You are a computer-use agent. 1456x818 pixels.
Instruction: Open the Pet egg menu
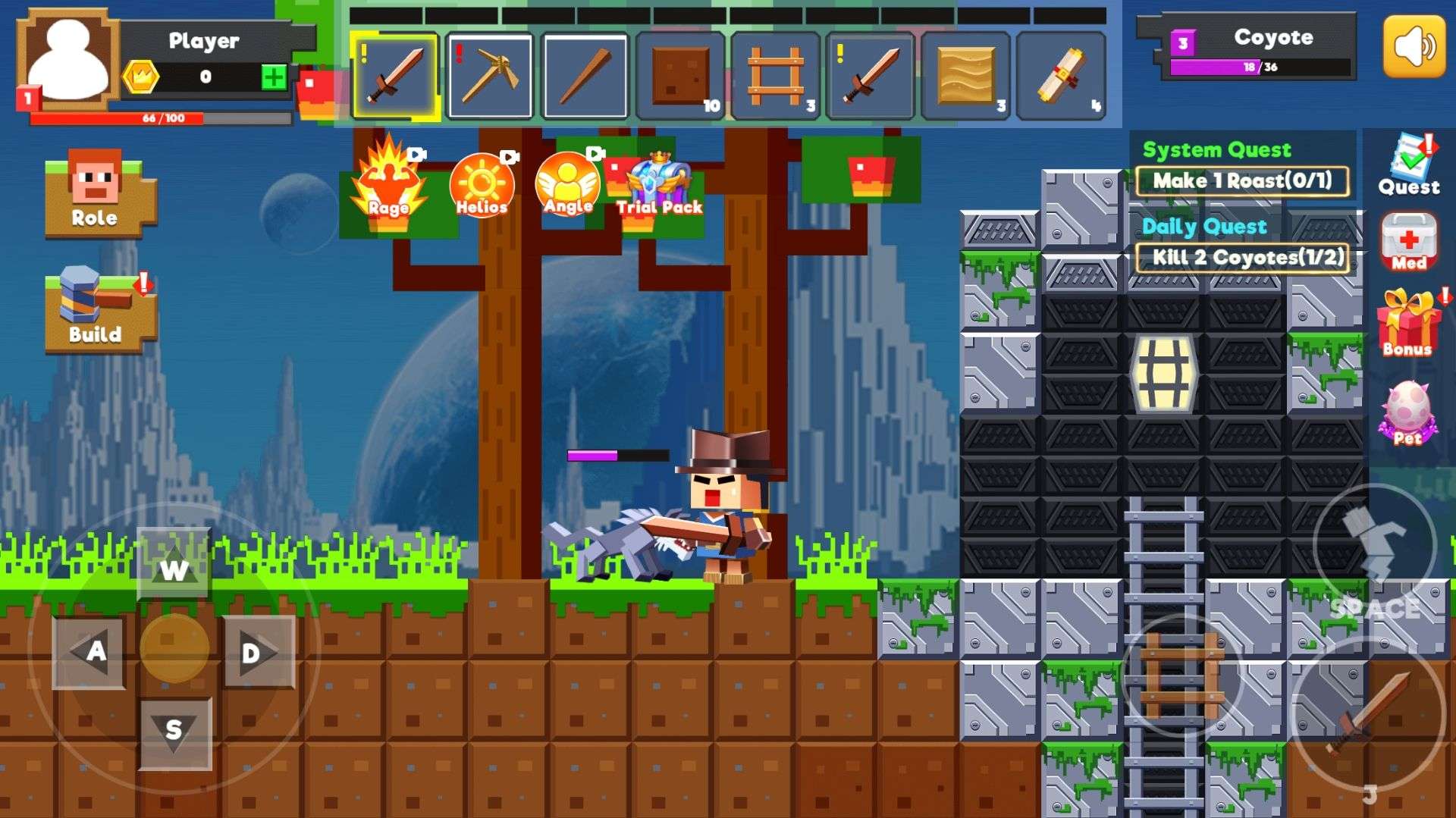click(1407, 413)
